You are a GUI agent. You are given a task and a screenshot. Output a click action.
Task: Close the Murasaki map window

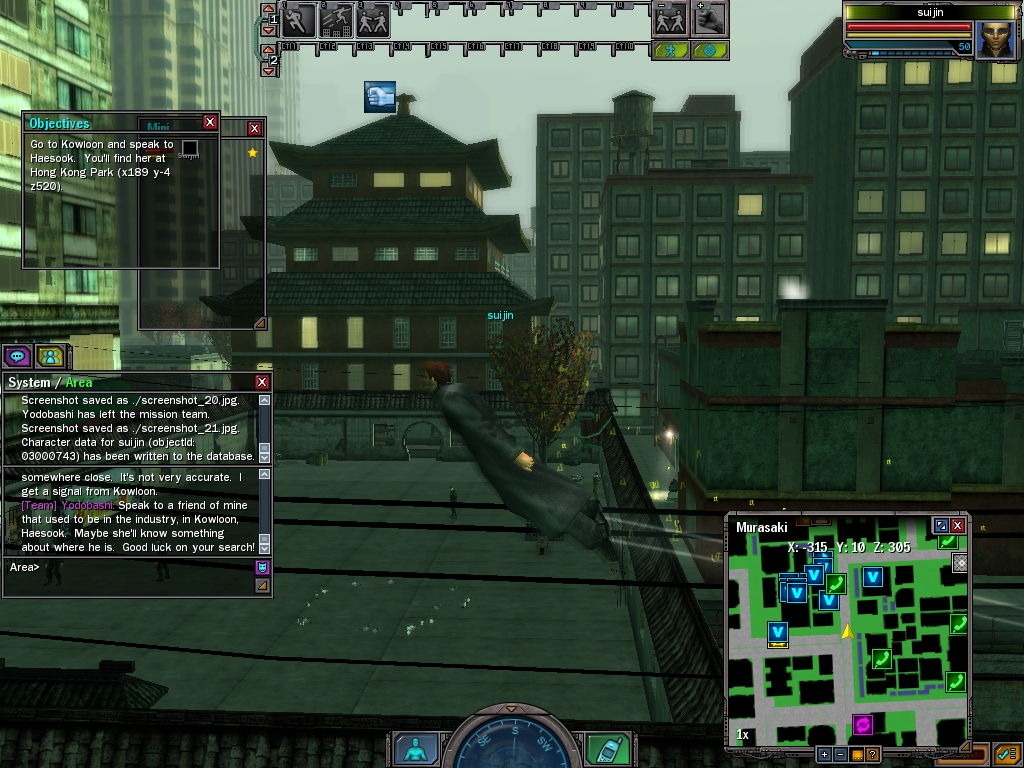[958, 525]
